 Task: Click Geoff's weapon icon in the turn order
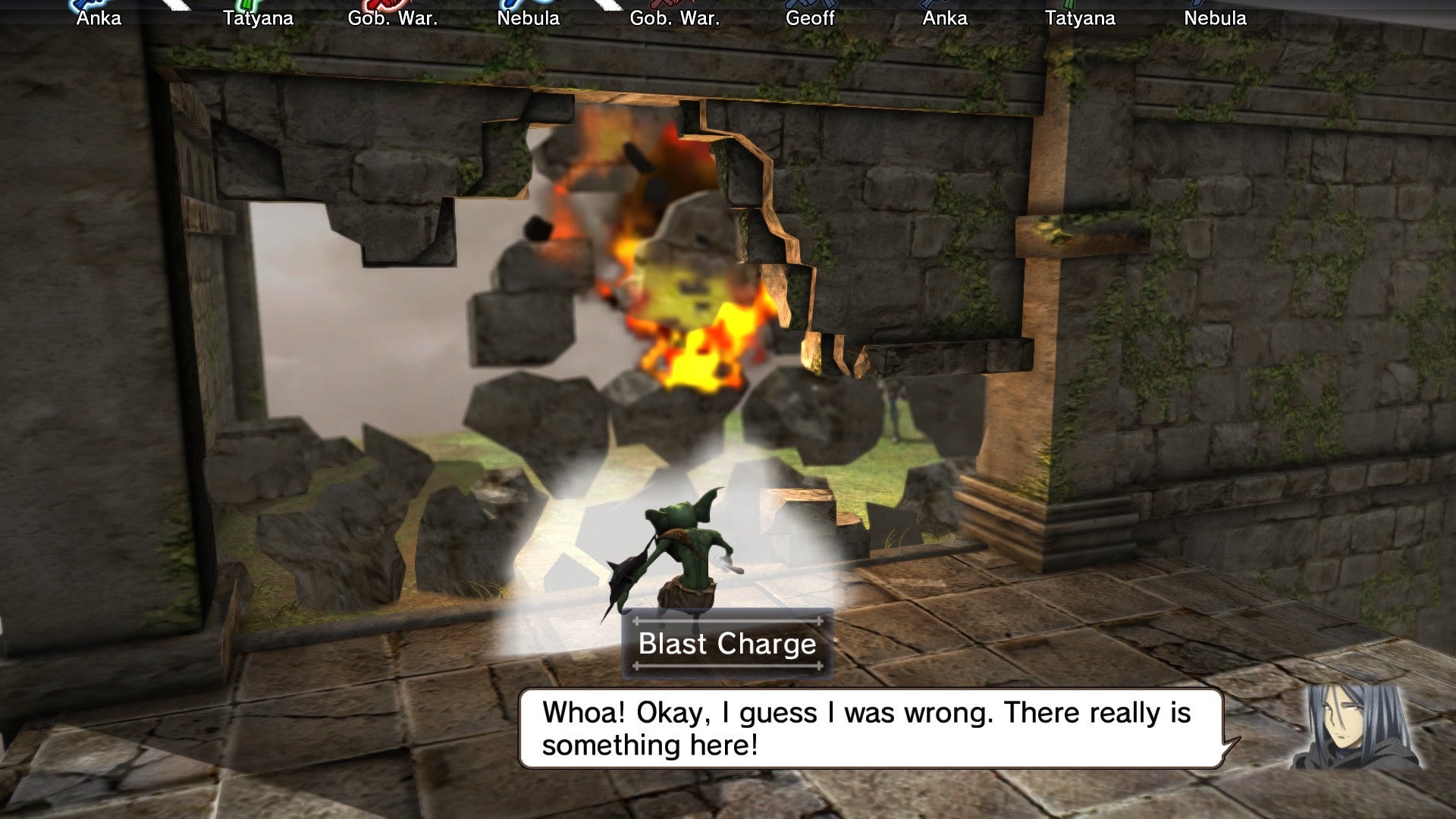pos(808,5)
